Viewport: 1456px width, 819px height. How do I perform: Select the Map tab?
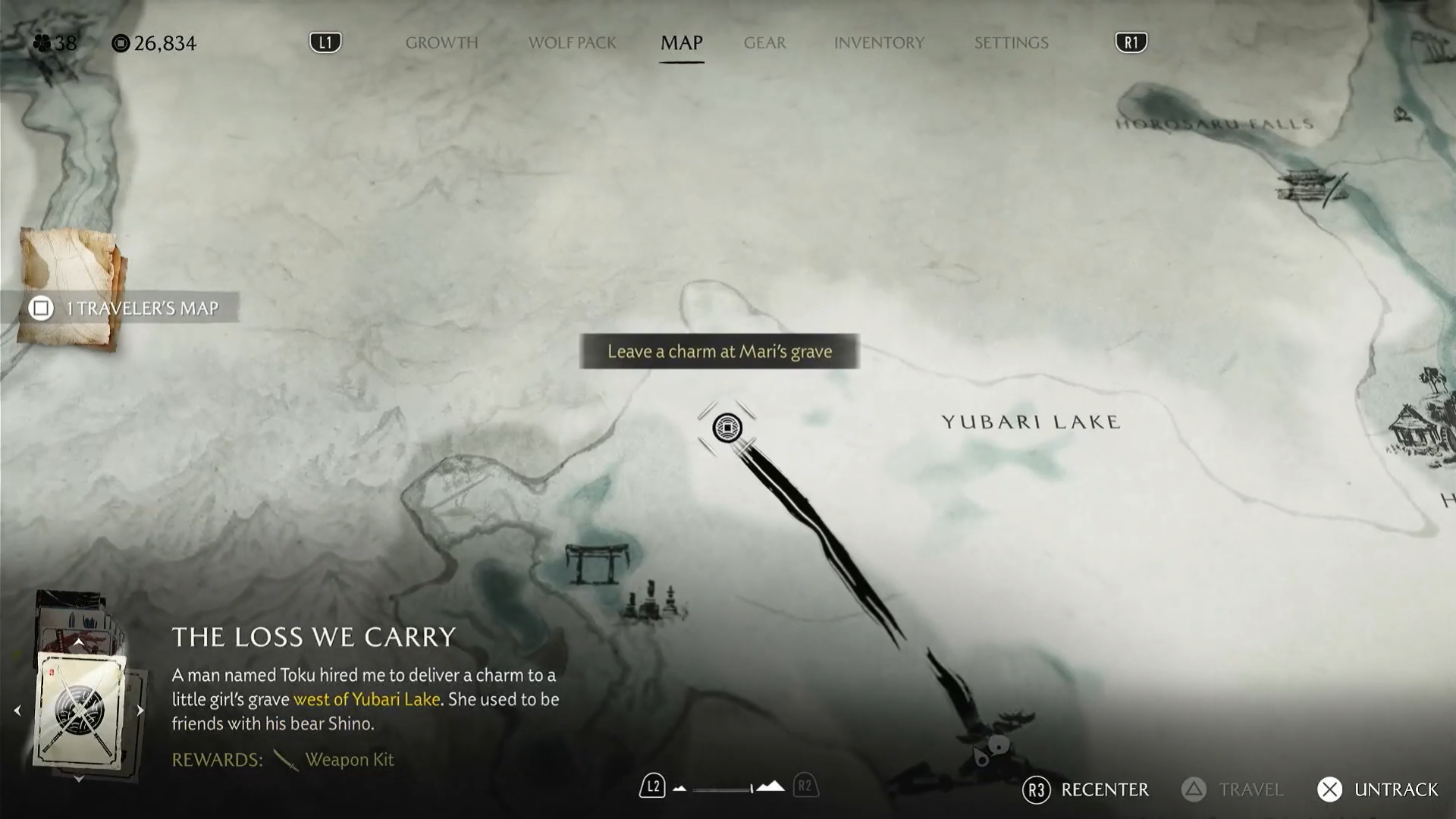681,43
